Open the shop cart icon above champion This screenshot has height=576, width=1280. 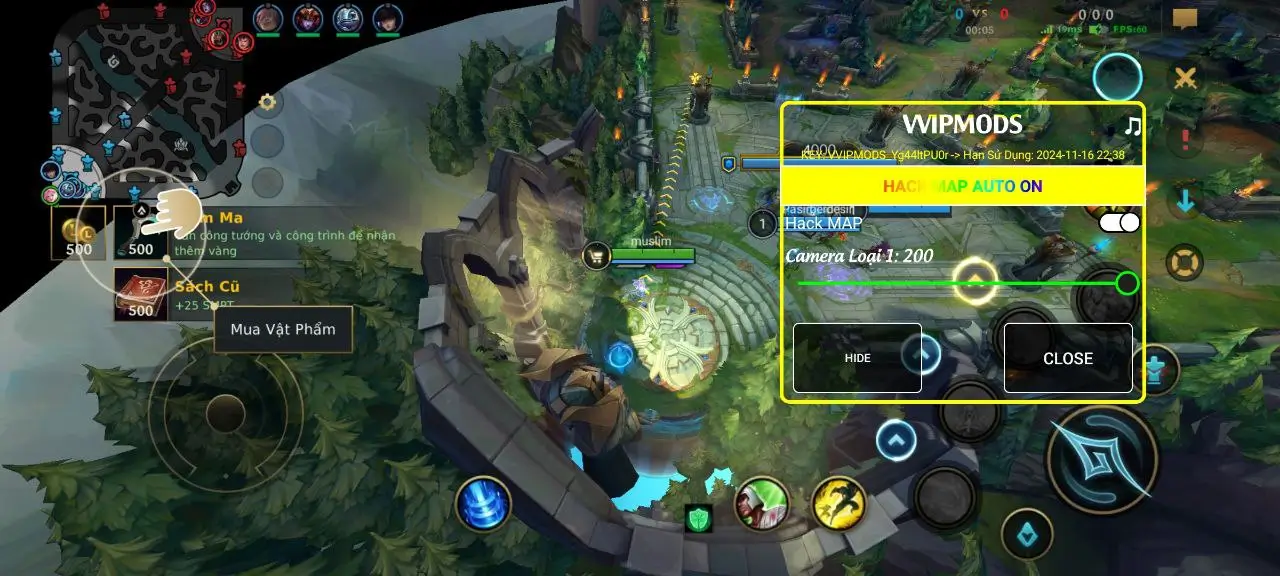596,256
